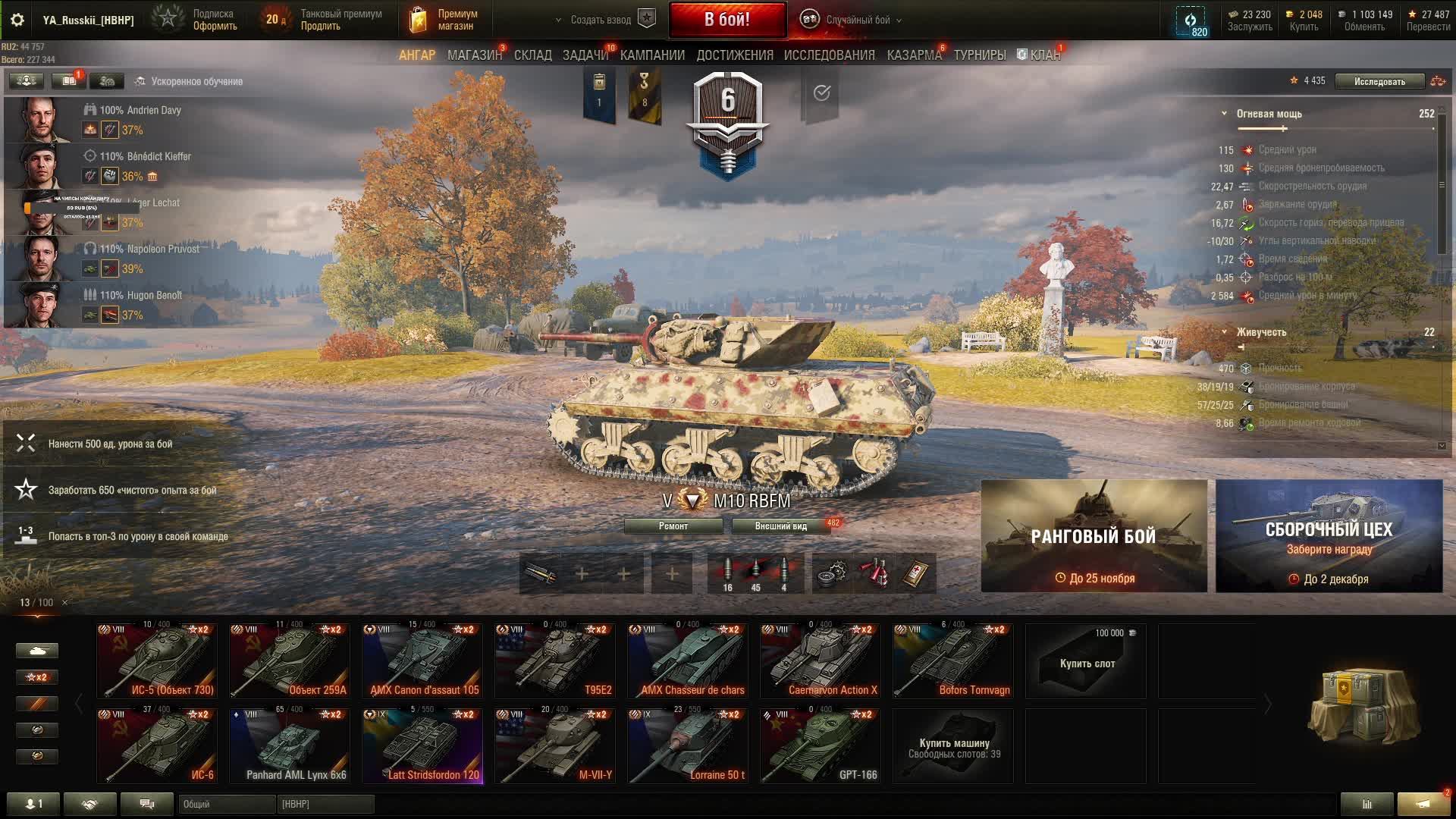Viewport: 1456px width, 819px height.
Task: Open the Случайный бой mode dropdown
Action: coord(857,20)
